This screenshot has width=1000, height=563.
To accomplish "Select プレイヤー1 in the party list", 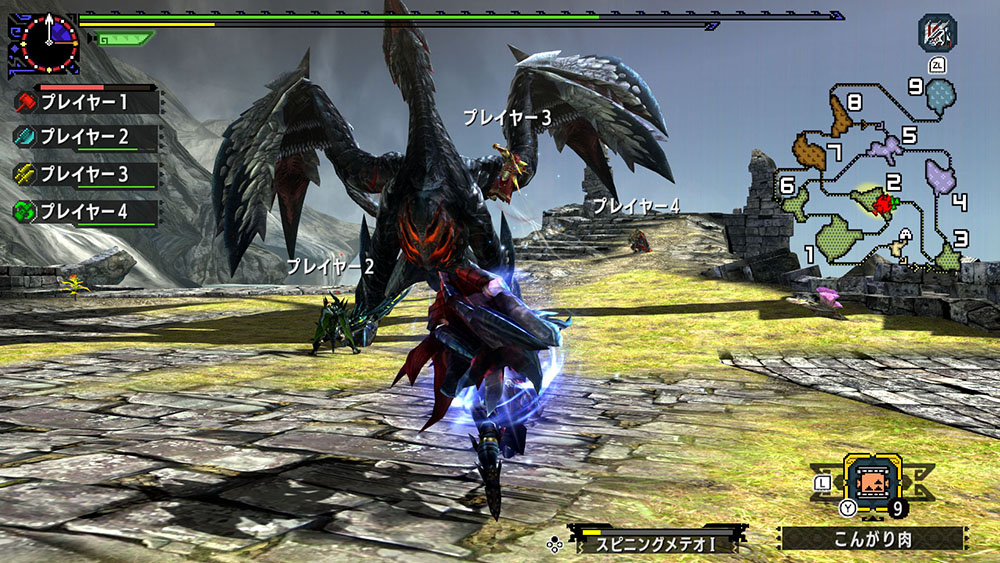I will [85, 102].
